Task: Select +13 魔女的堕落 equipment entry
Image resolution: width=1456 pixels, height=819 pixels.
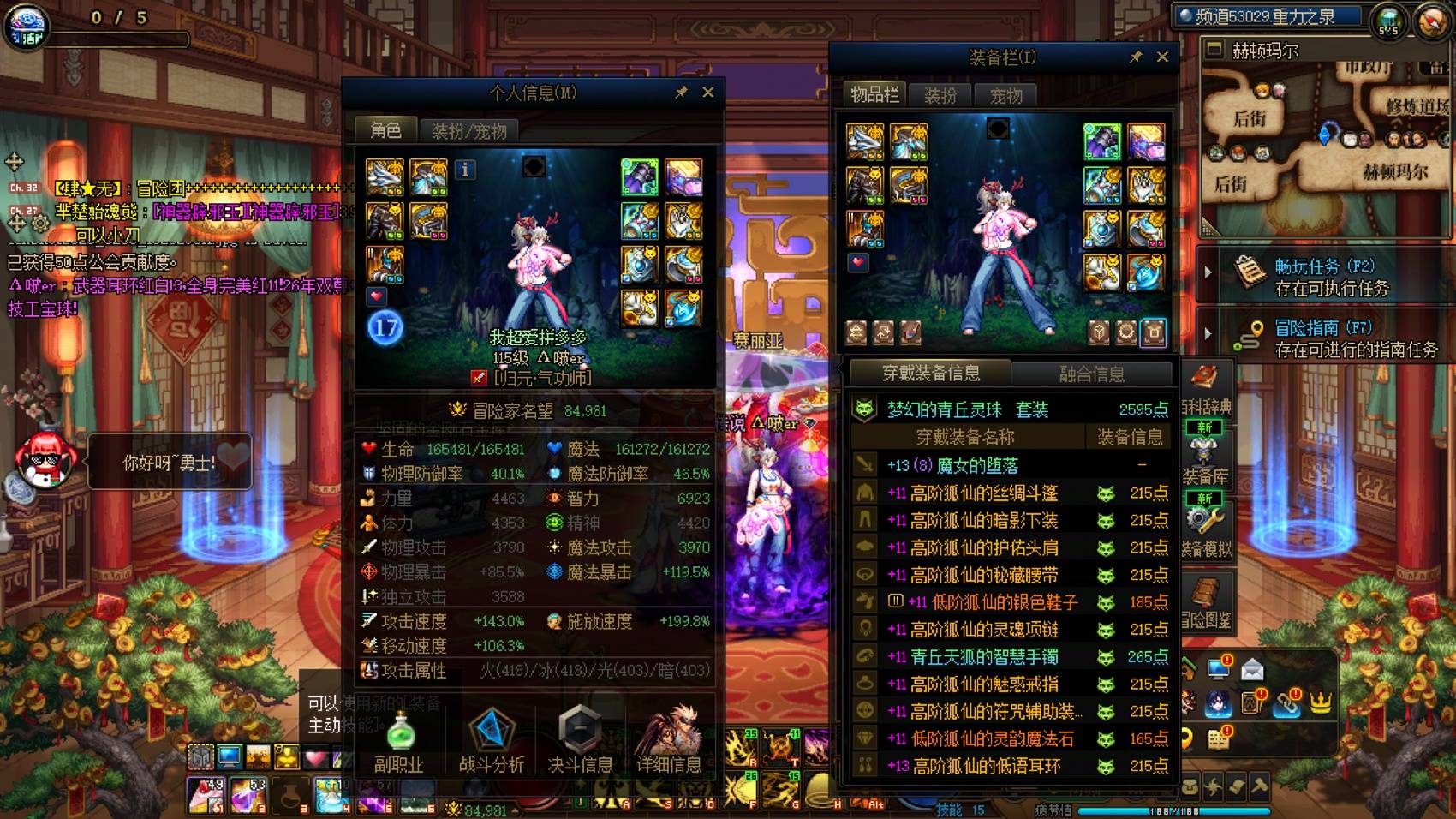Action: pos(976,463)
